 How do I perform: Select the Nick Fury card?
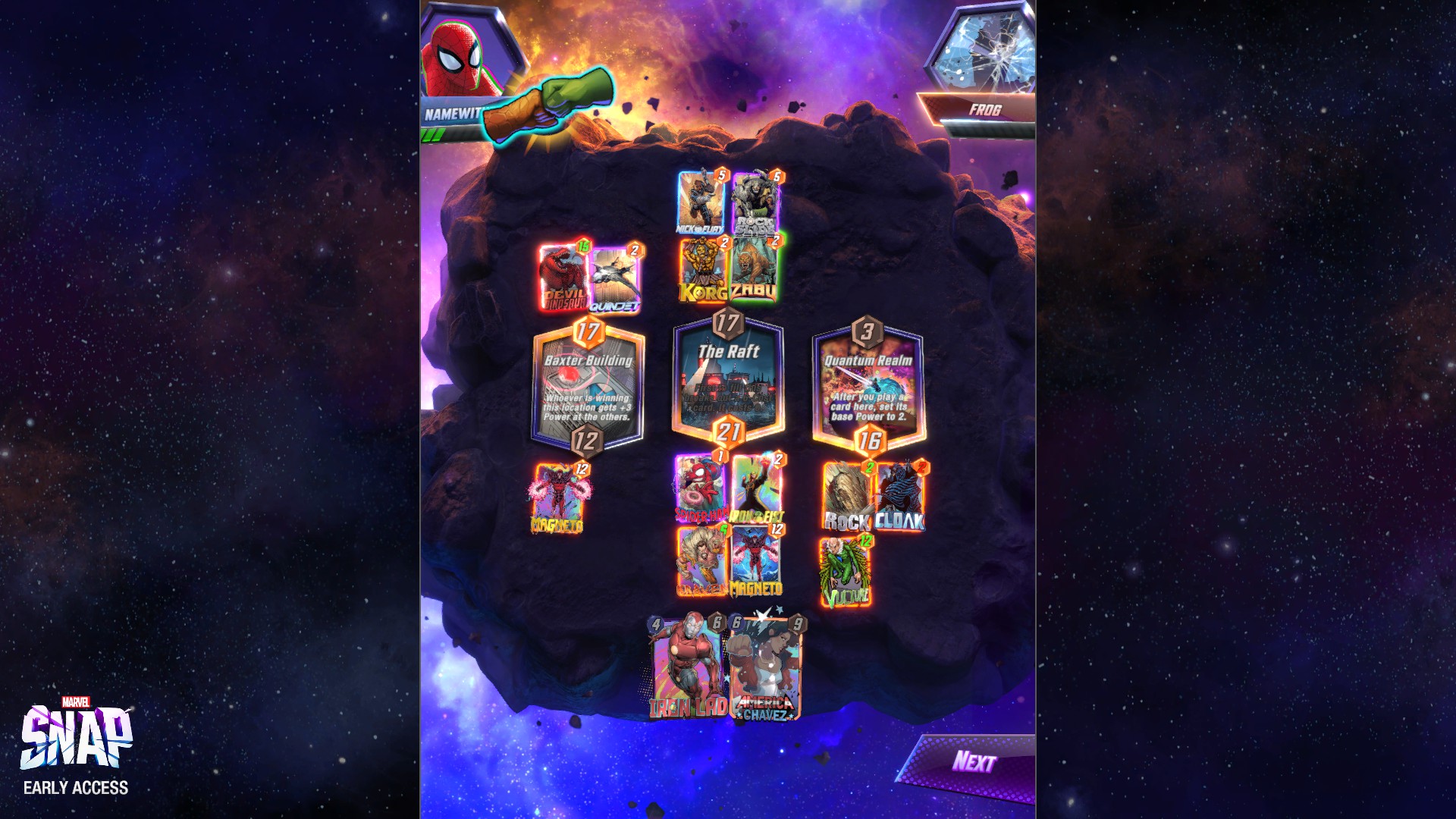point(701,201)
